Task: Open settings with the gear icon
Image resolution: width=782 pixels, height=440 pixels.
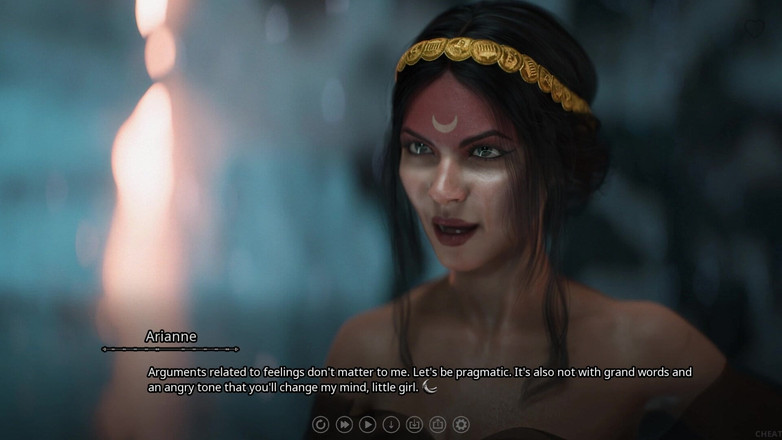Action: point(461,424)
